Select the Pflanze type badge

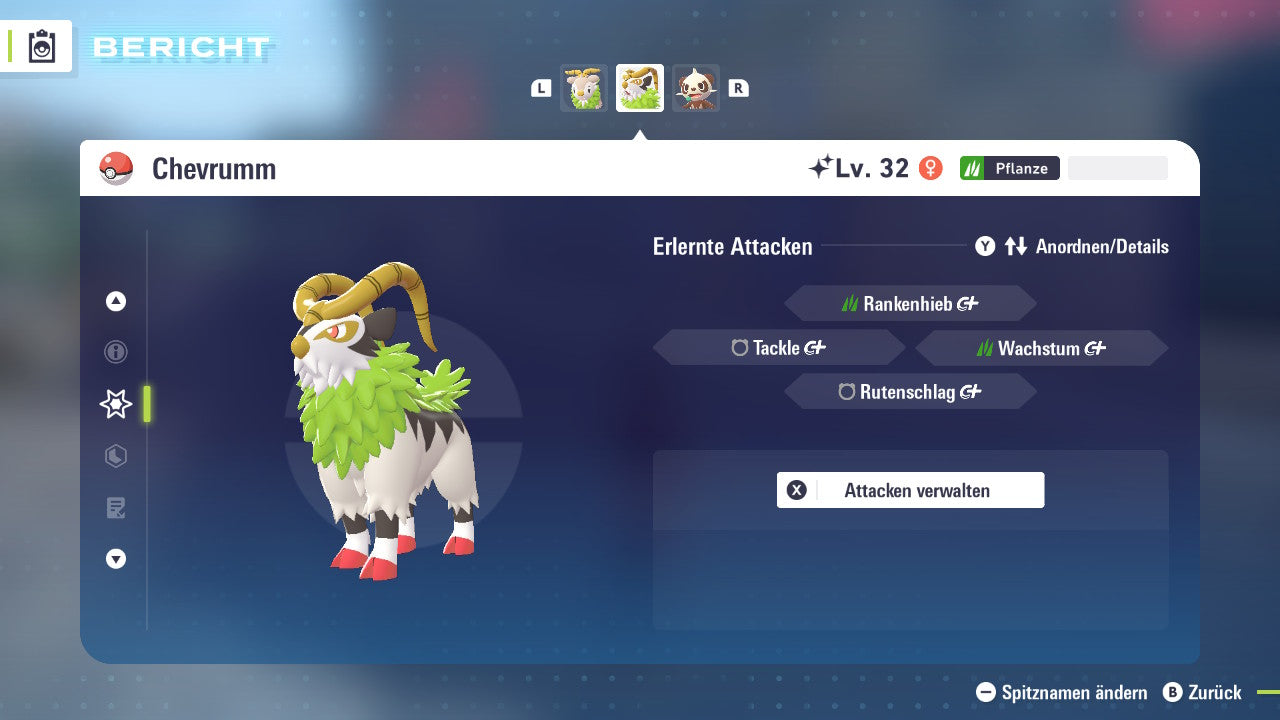[1009, 168]
